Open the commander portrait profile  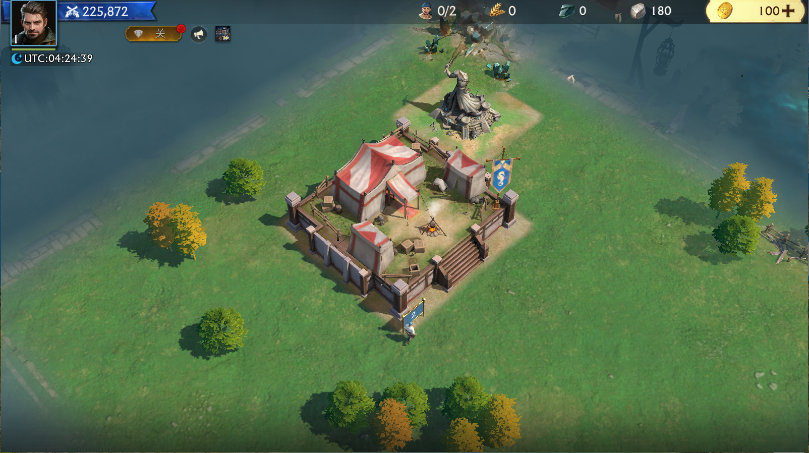tap(33, 22)
